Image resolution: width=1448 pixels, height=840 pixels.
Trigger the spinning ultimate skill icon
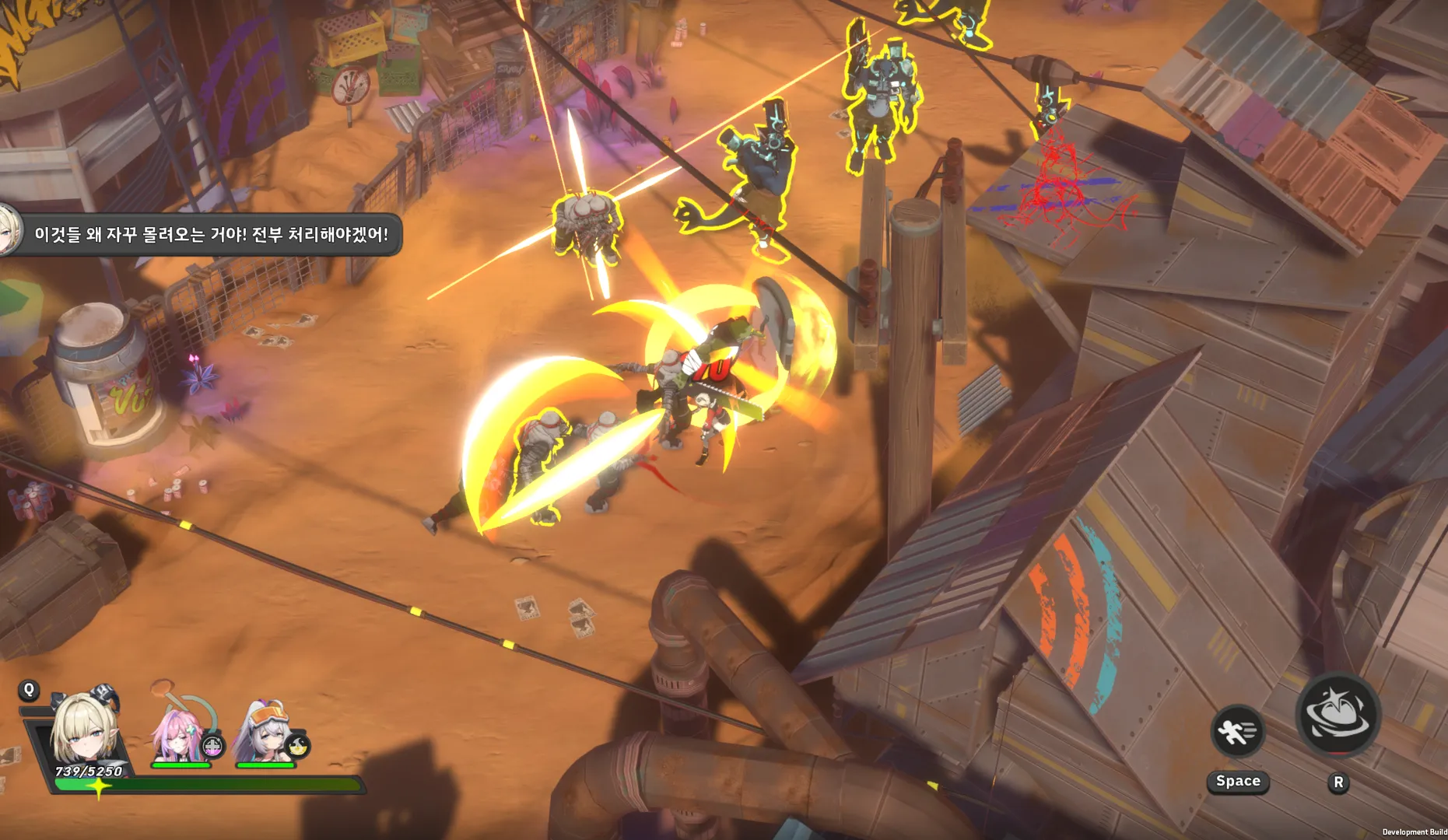click(x=1338, y=715)
